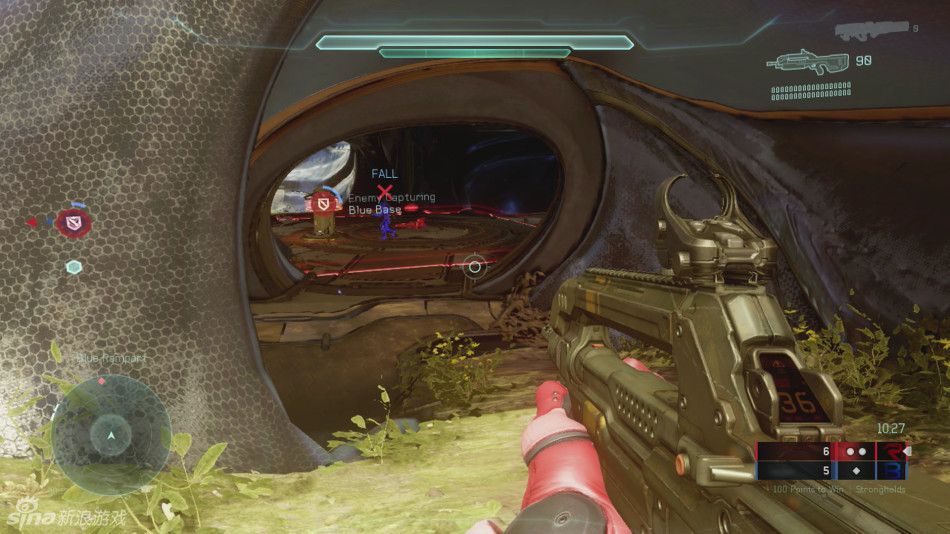Select the equipped assault rifle icon
Viewport: 950px width, 534px height.
(x=809, y=62)
